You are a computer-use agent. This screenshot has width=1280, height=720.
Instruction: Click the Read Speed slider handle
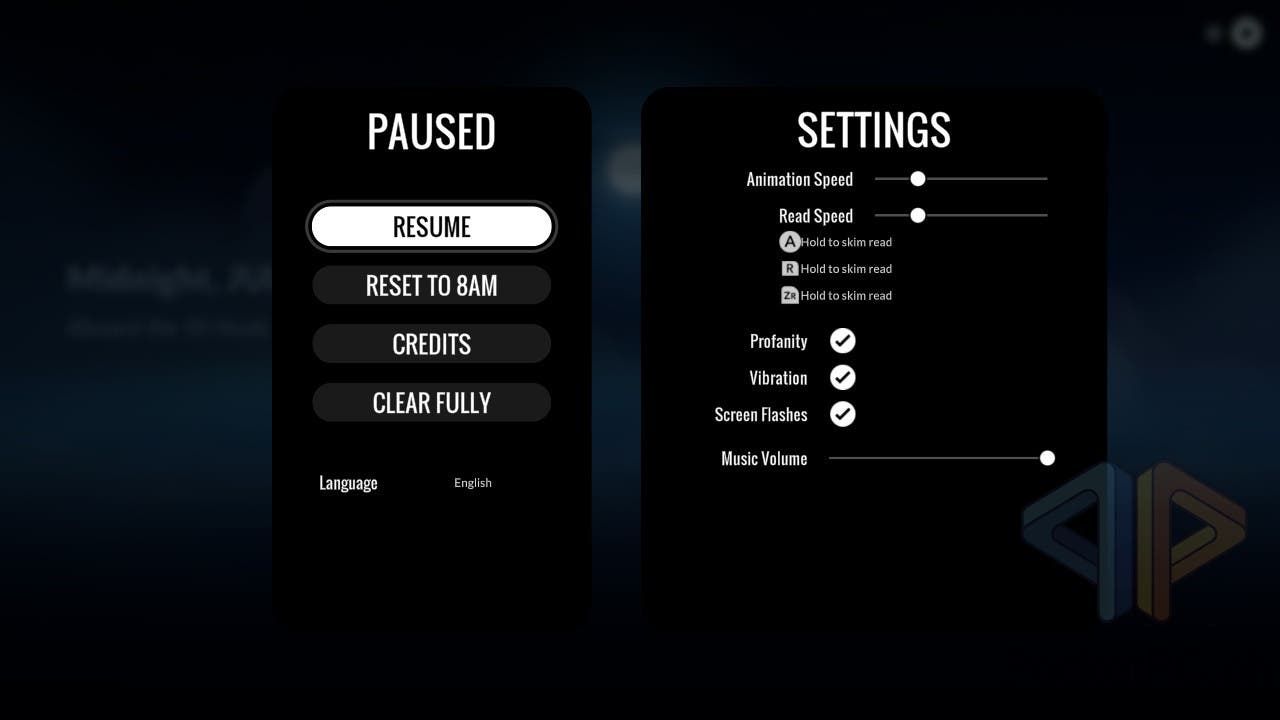pos(917,215)
